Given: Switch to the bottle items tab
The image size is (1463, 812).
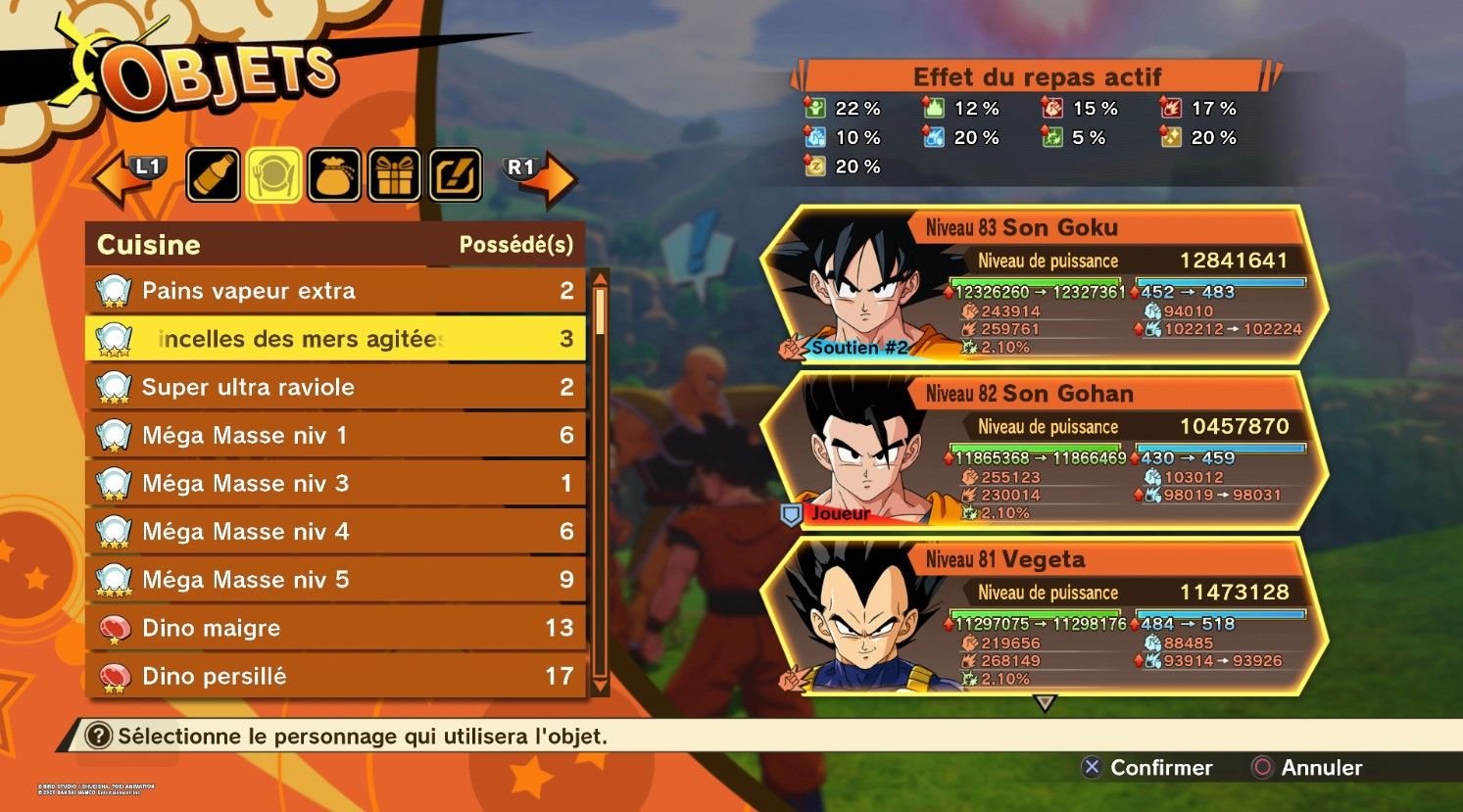Looking at the screenshot, I should 214,175.
